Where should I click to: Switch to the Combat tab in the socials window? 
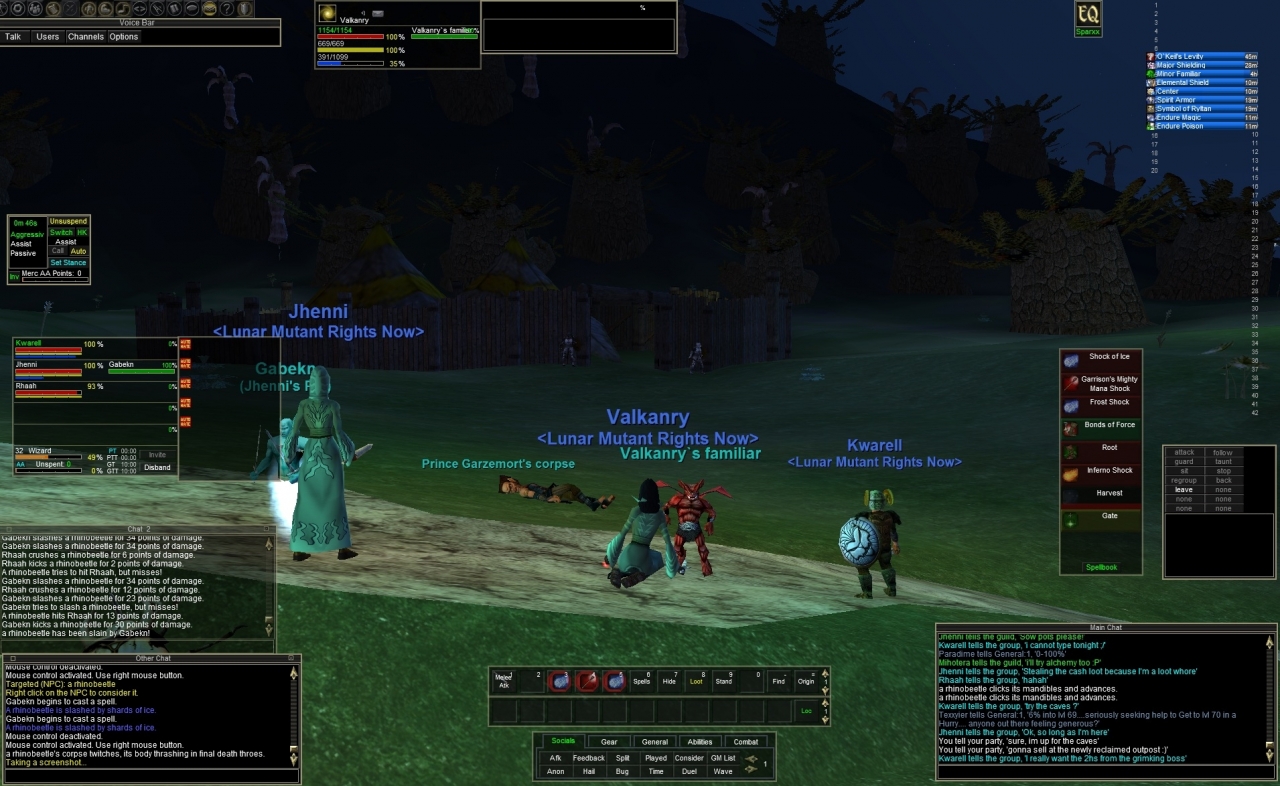746,742
